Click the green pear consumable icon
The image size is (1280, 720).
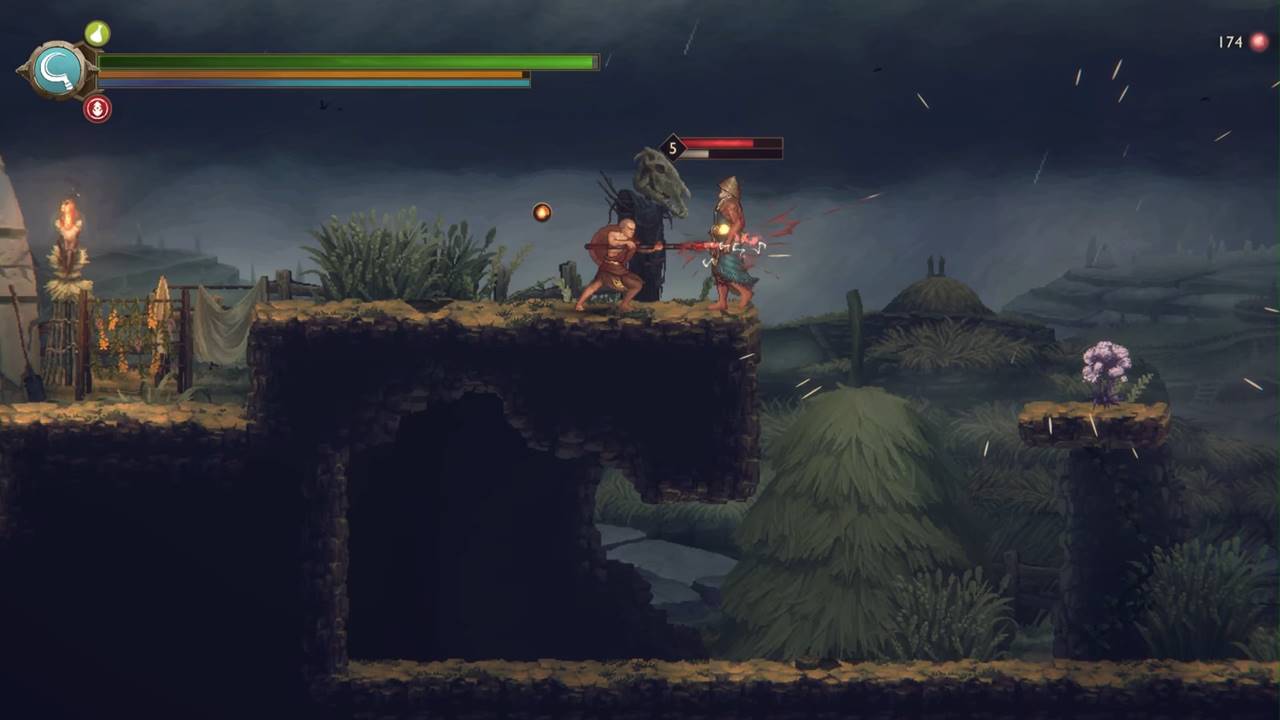pyautogui.click(x=97, y=34)
